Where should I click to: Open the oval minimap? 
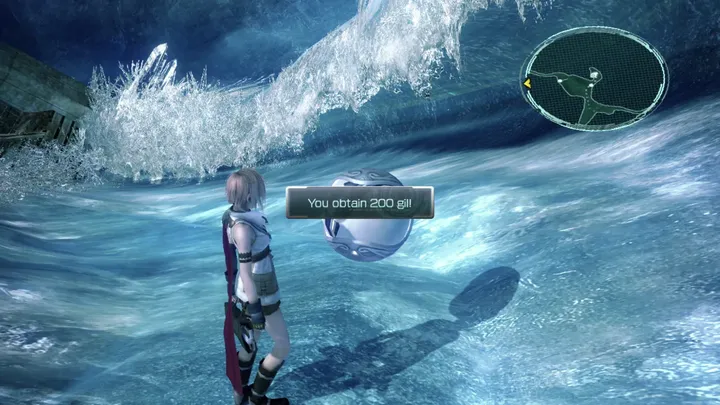(594, 79)
